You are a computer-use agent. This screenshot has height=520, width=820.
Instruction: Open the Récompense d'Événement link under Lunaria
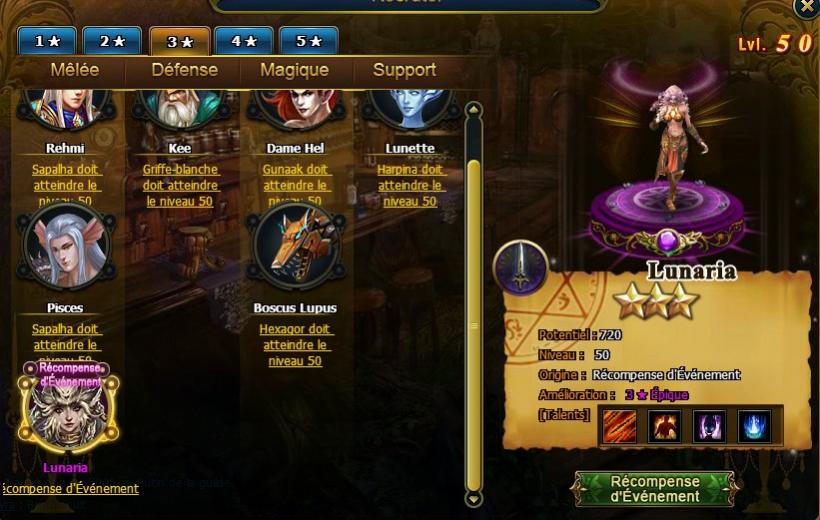pos(70,489)
